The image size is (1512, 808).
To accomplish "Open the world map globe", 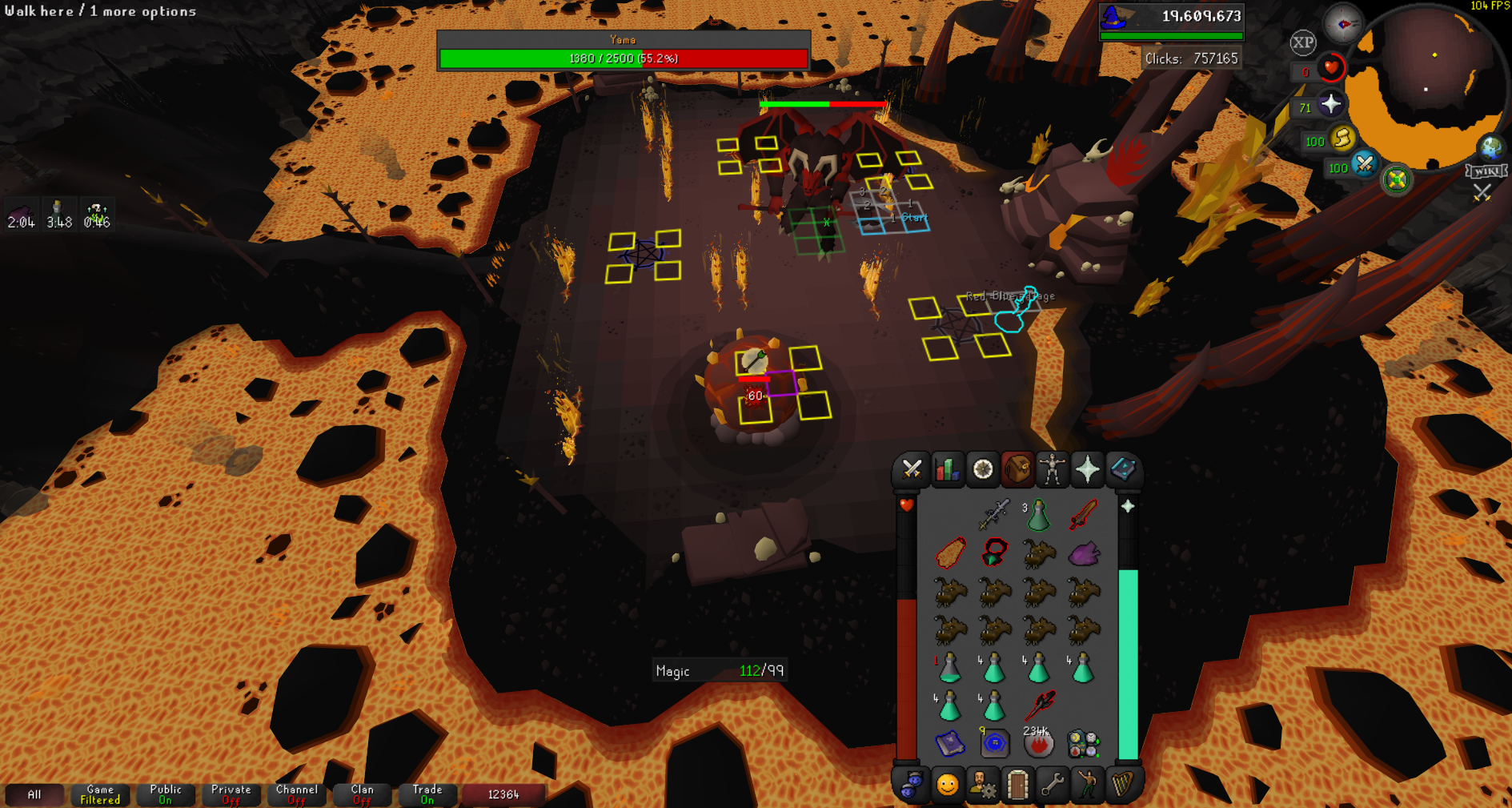I will 1490,147.
